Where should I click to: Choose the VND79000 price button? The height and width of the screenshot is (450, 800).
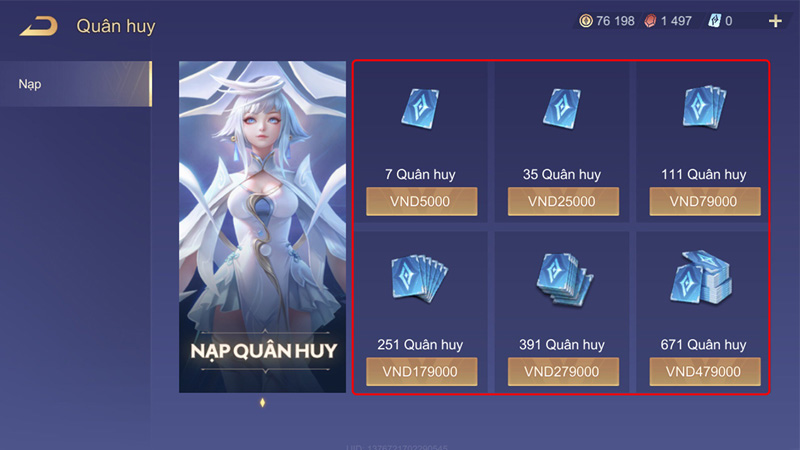click(704, 201)
